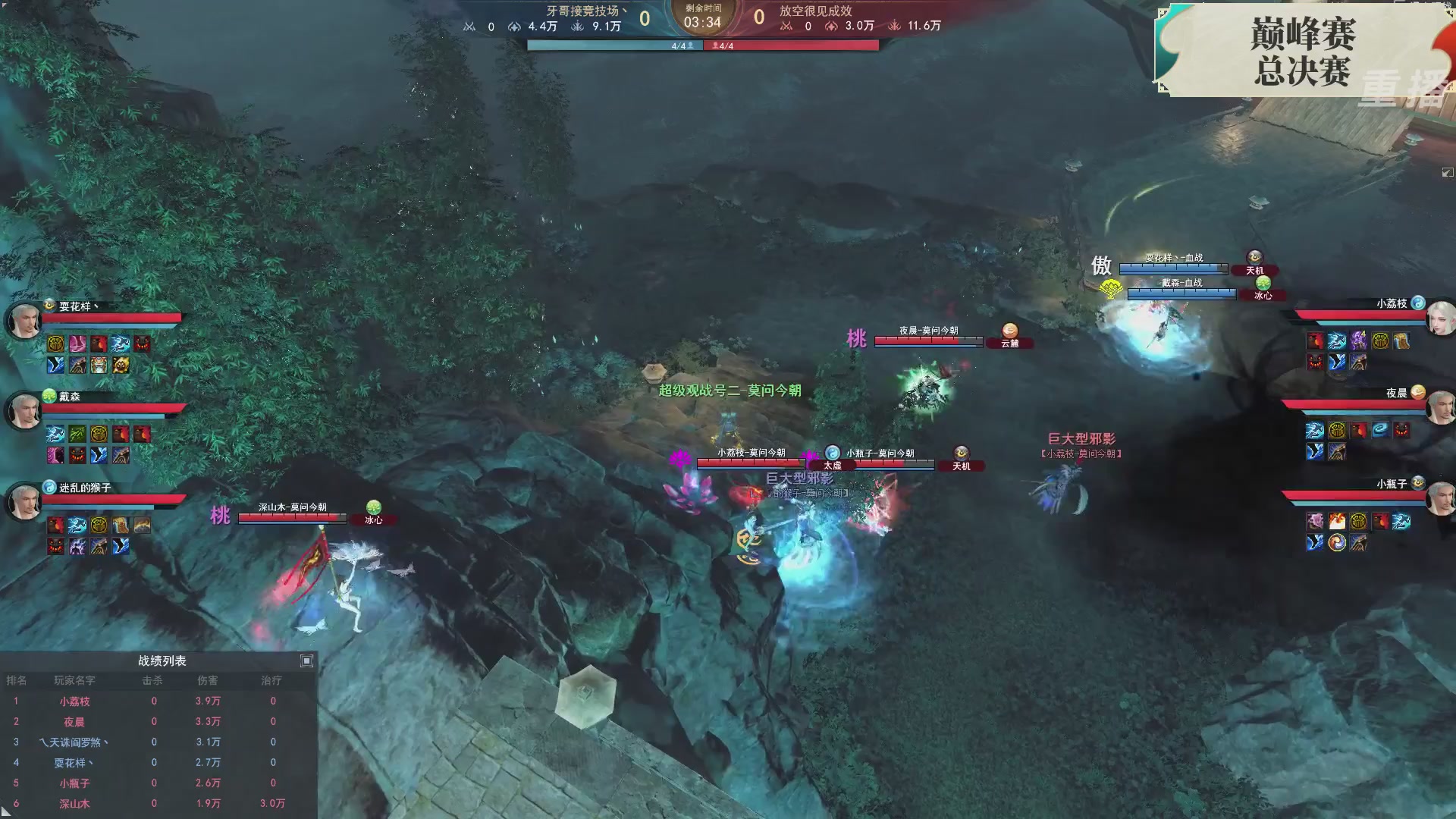Select 小瓶子's fiery phoenix skill icon
Image resolution: width=1456 pixels, height=819 pixels.
[1336, 520]
